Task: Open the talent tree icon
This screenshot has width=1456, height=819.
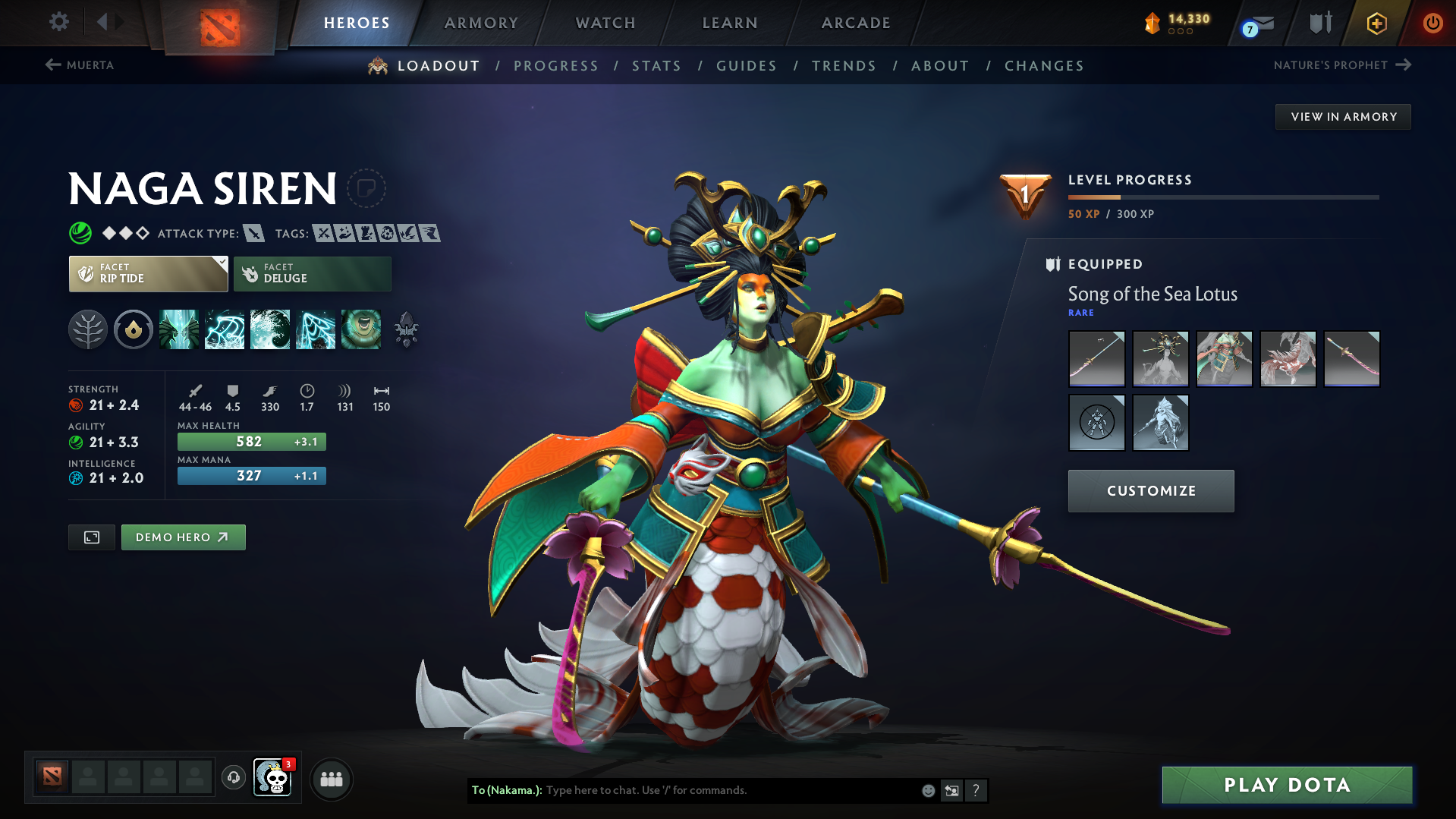Action: 88,329
